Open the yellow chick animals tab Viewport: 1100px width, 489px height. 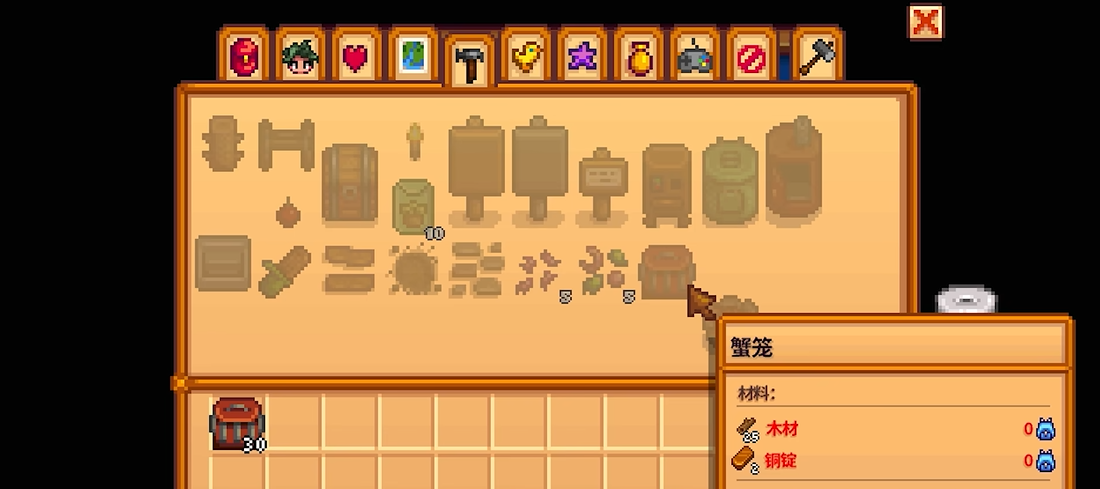coord(524,56)
